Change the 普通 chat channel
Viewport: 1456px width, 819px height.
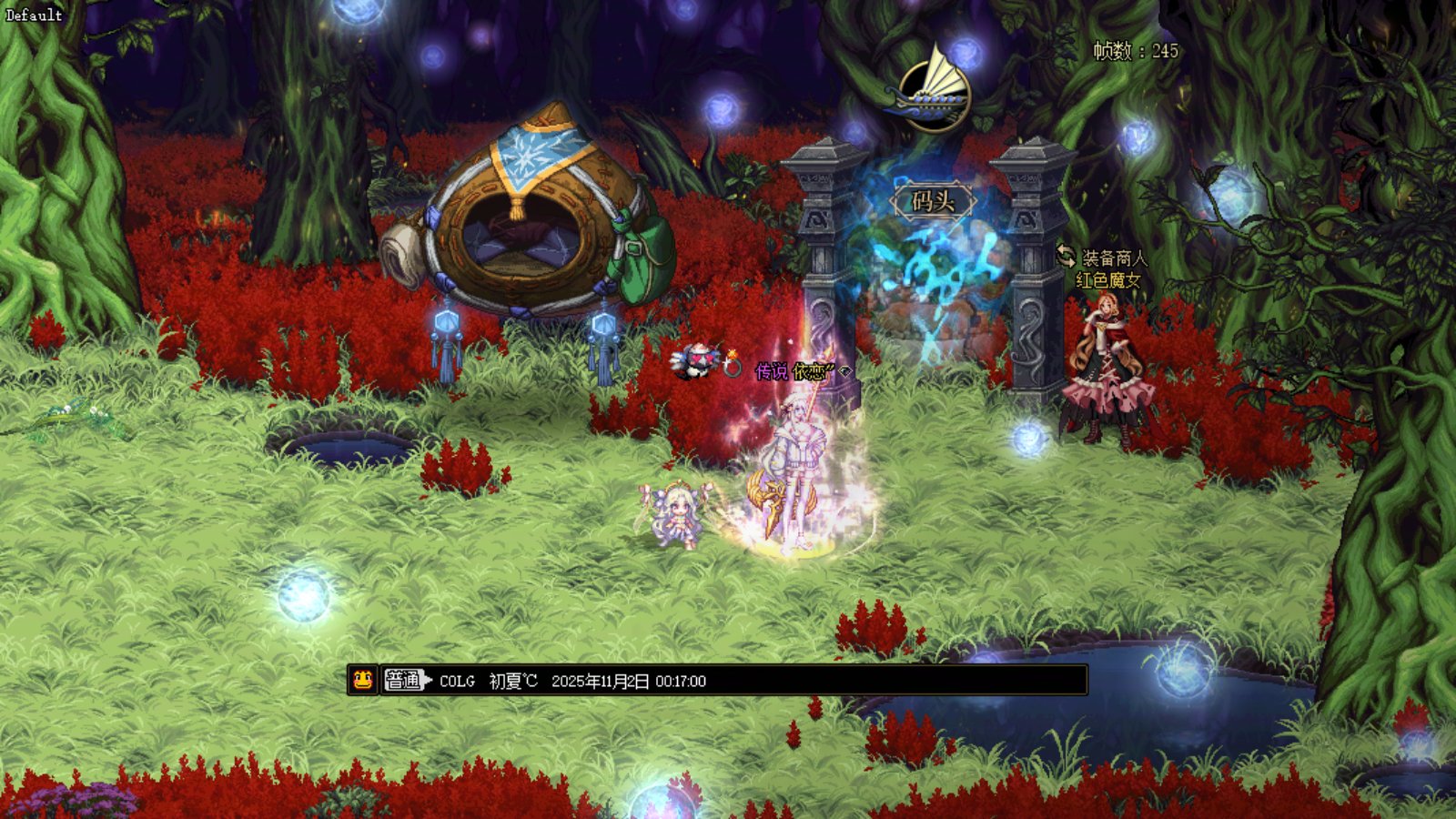[405, 680]
